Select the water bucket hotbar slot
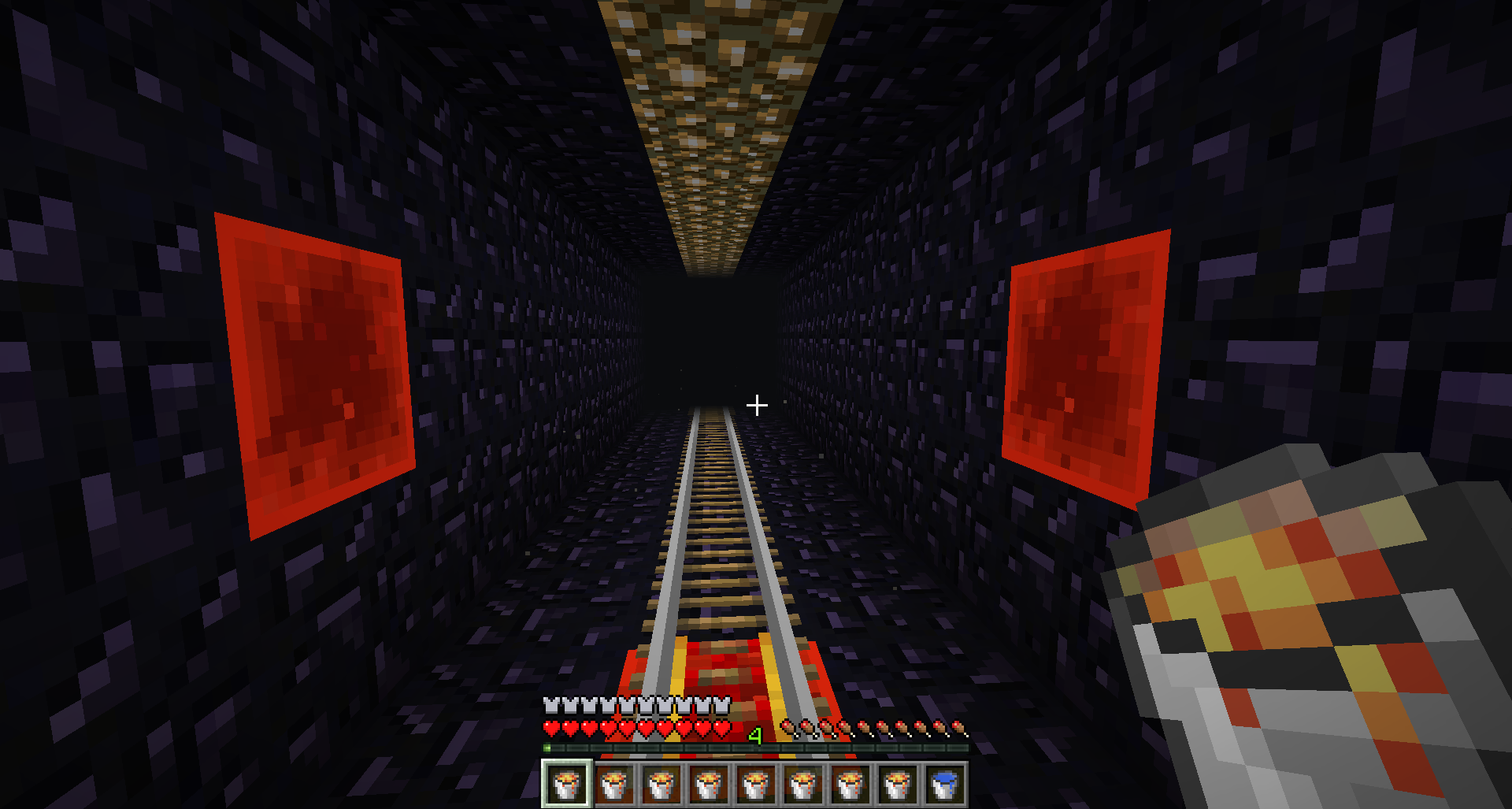1512x809 pixels. (x=943, y=784)
